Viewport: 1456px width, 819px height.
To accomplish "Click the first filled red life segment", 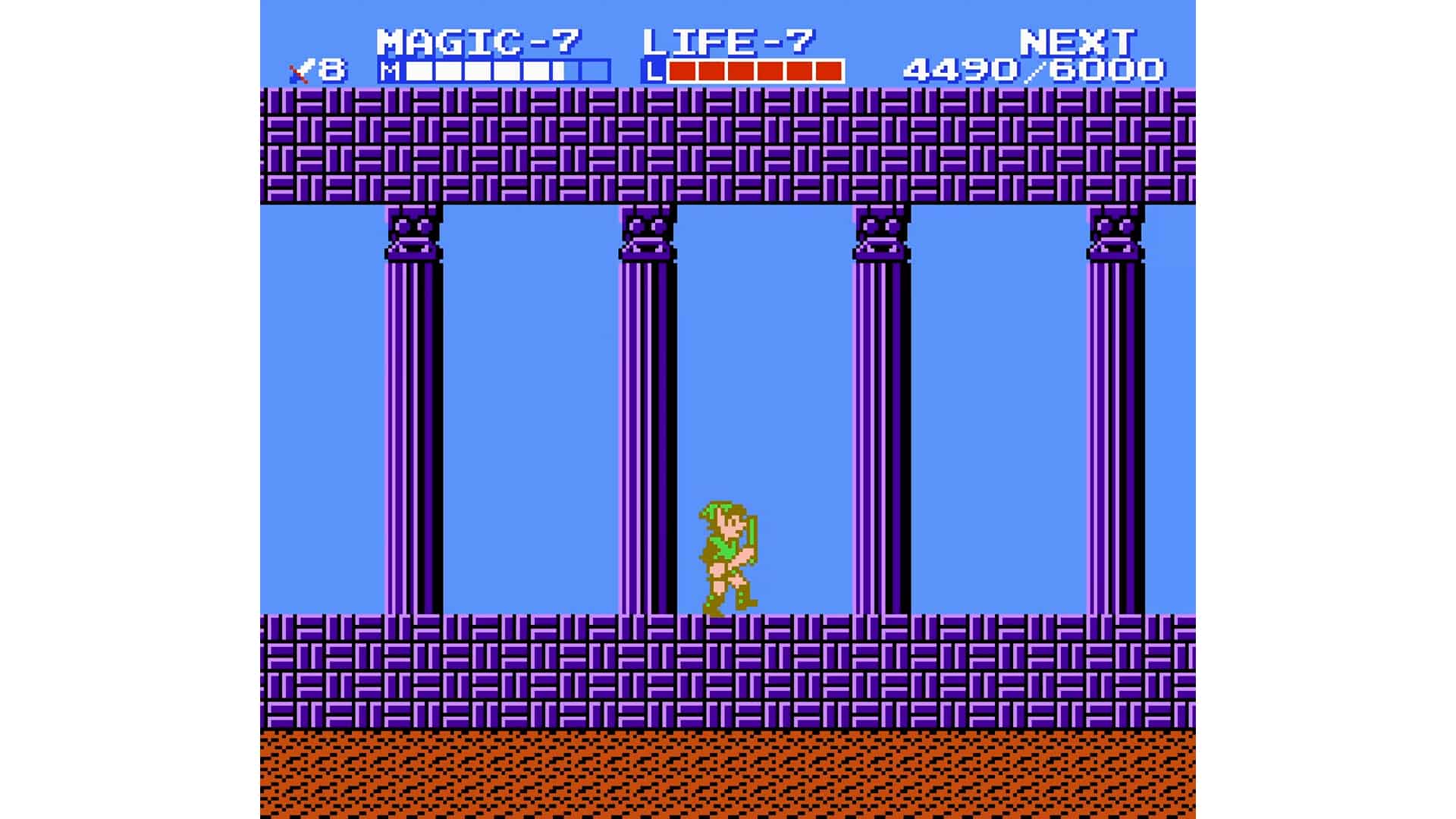I will tap(682, 72).
